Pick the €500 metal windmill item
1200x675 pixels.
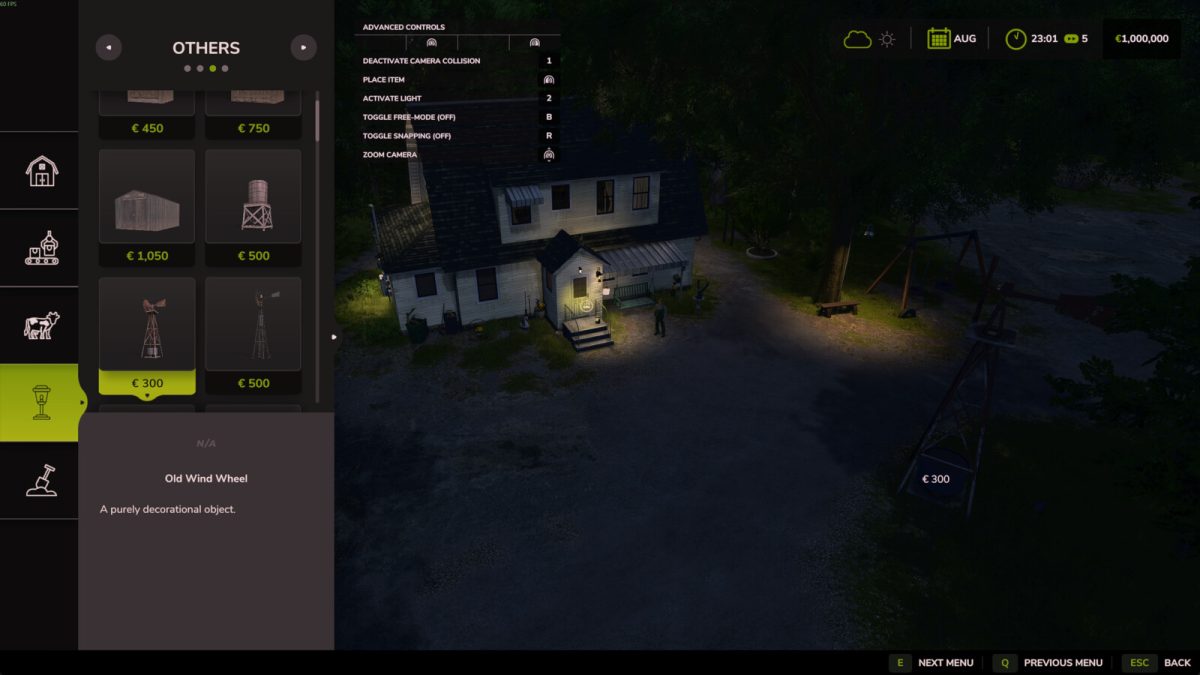253,337
